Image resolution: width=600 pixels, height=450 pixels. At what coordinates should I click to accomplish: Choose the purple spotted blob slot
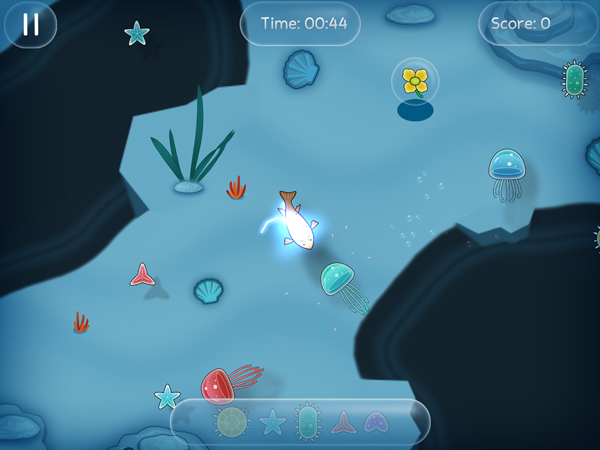(376, 423)
